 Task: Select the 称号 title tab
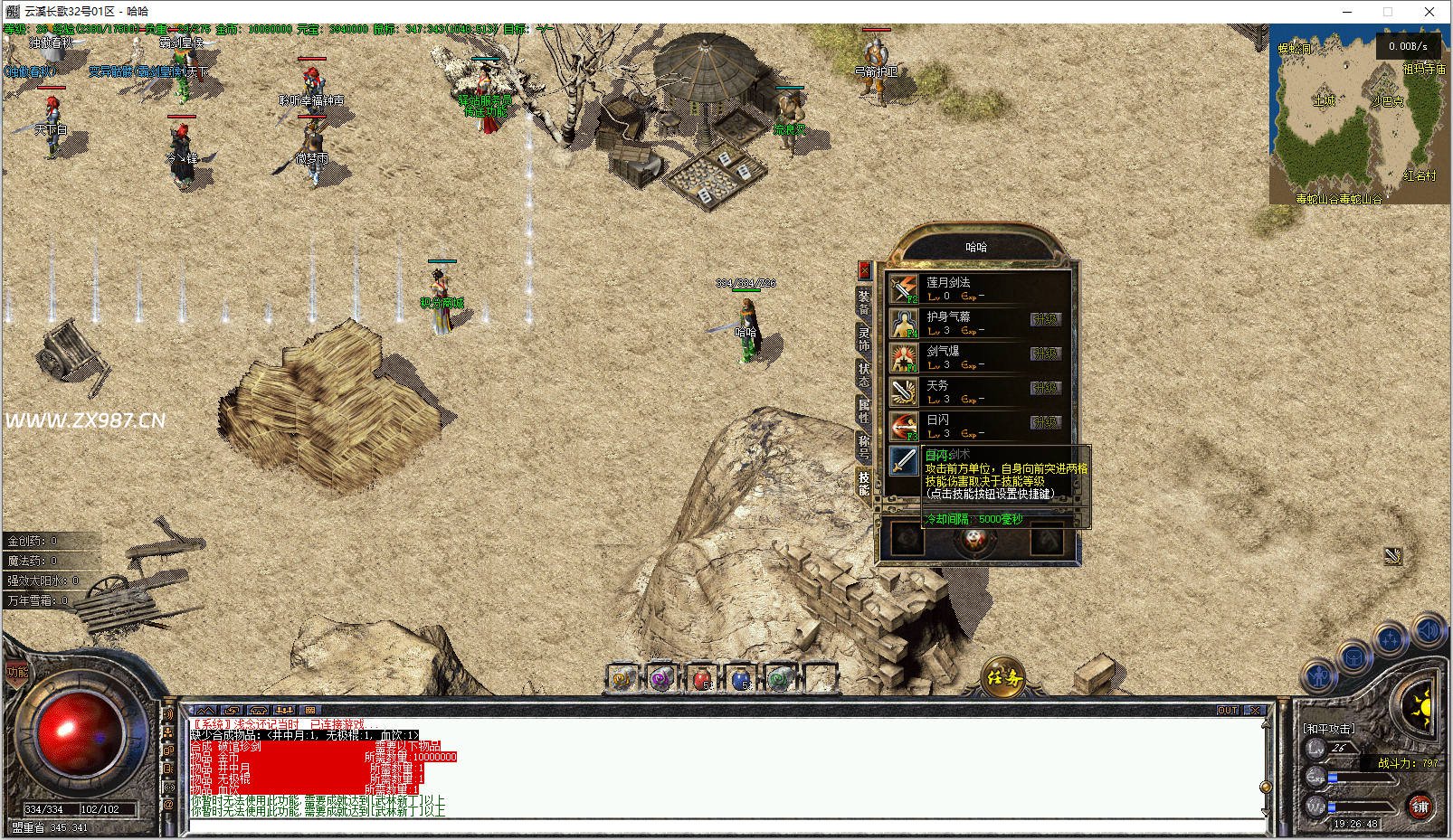864,447
